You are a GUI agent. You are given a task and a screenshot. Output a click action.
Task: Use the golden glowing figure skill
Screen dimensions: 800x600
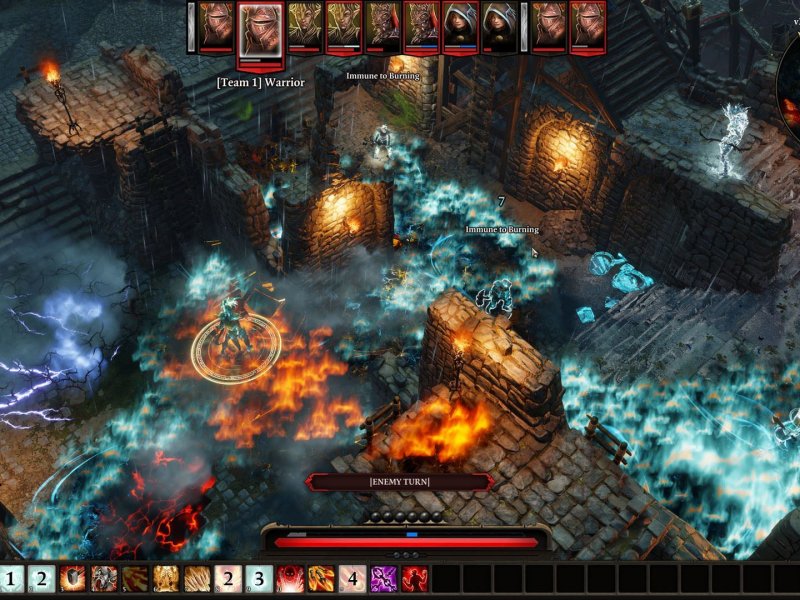166,579
